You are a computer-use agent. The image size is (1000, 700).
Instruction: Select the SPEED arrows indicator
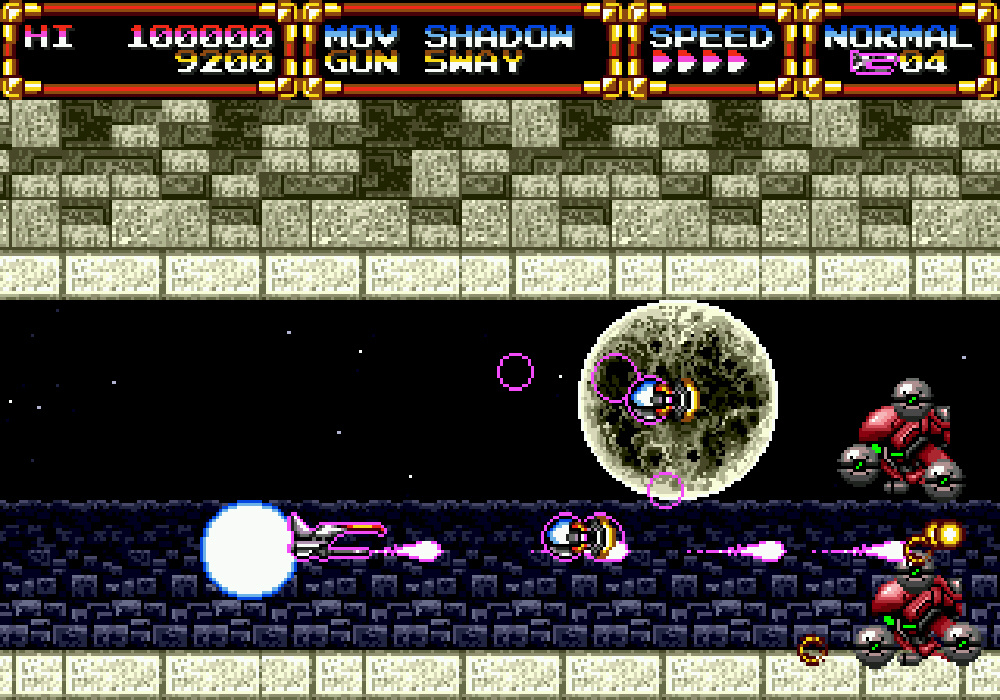pos(699,63)
